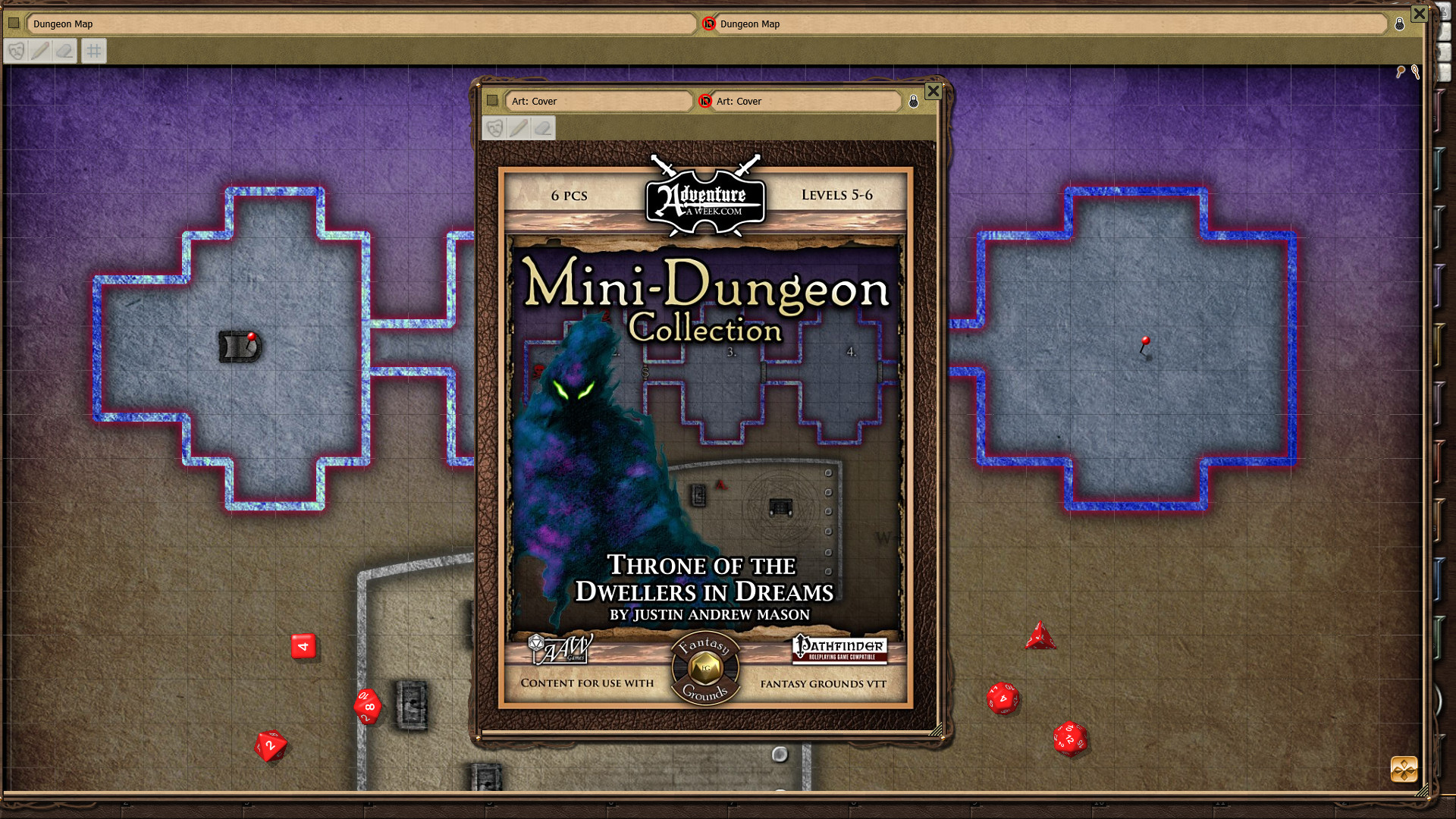Toggle the grid overlay on the Dungeon Map
The image size is (1456, 819).
(93, 51)
